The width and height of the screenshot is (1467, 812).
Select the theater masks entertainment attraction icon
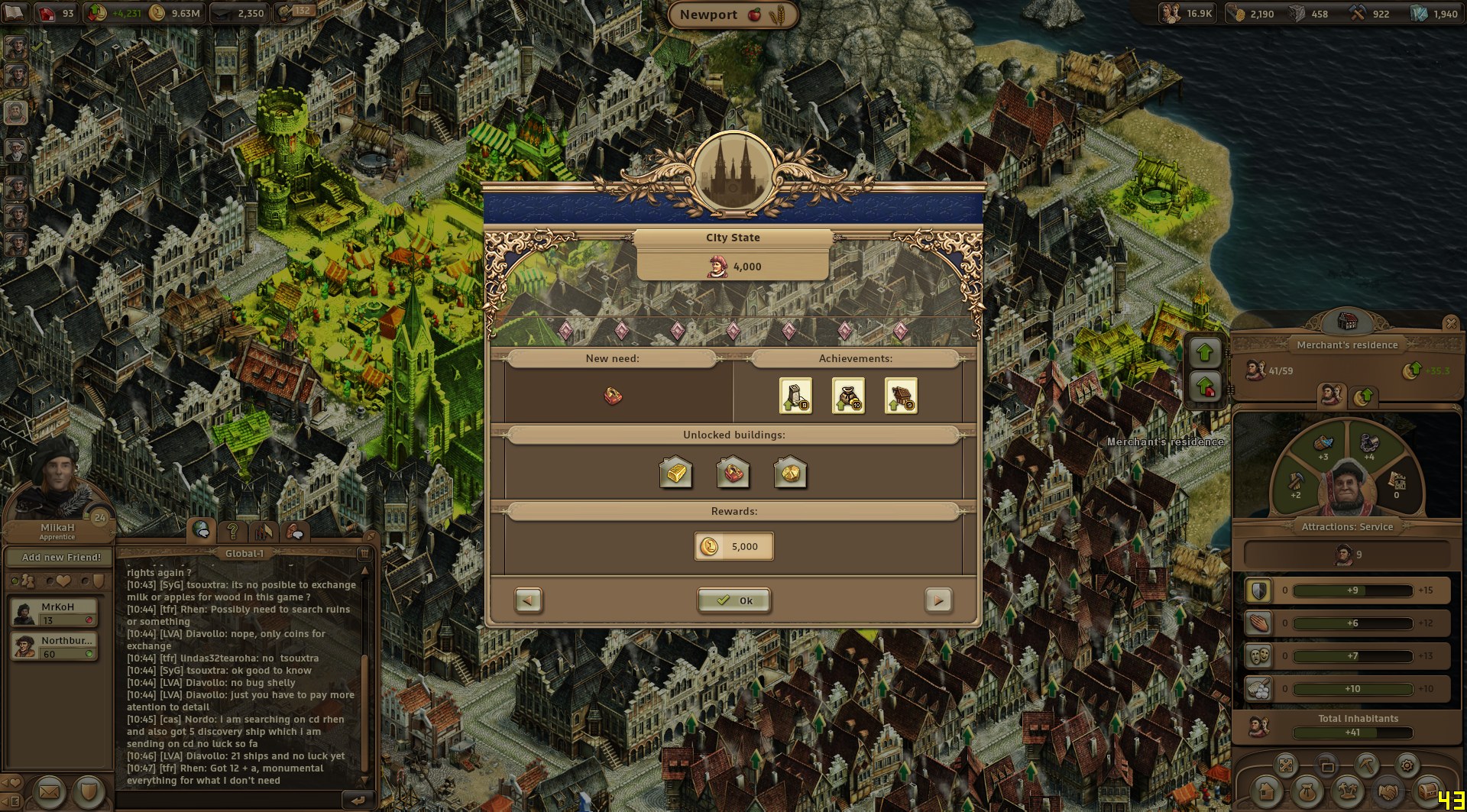pos(1258,656)
